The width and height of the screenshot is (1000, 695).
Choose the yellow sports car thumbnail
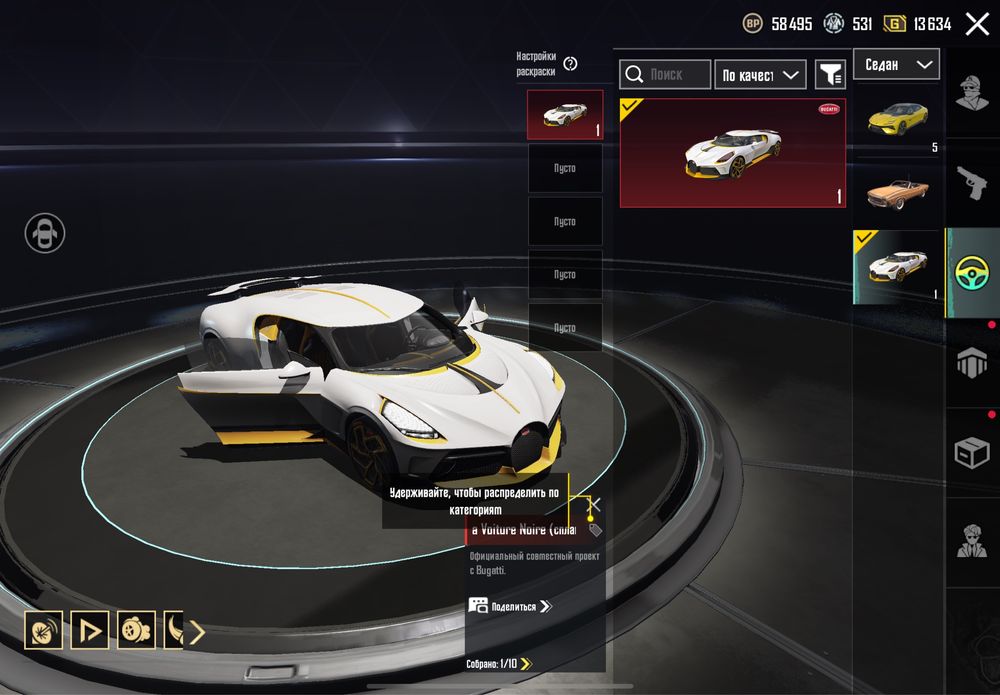896,120
